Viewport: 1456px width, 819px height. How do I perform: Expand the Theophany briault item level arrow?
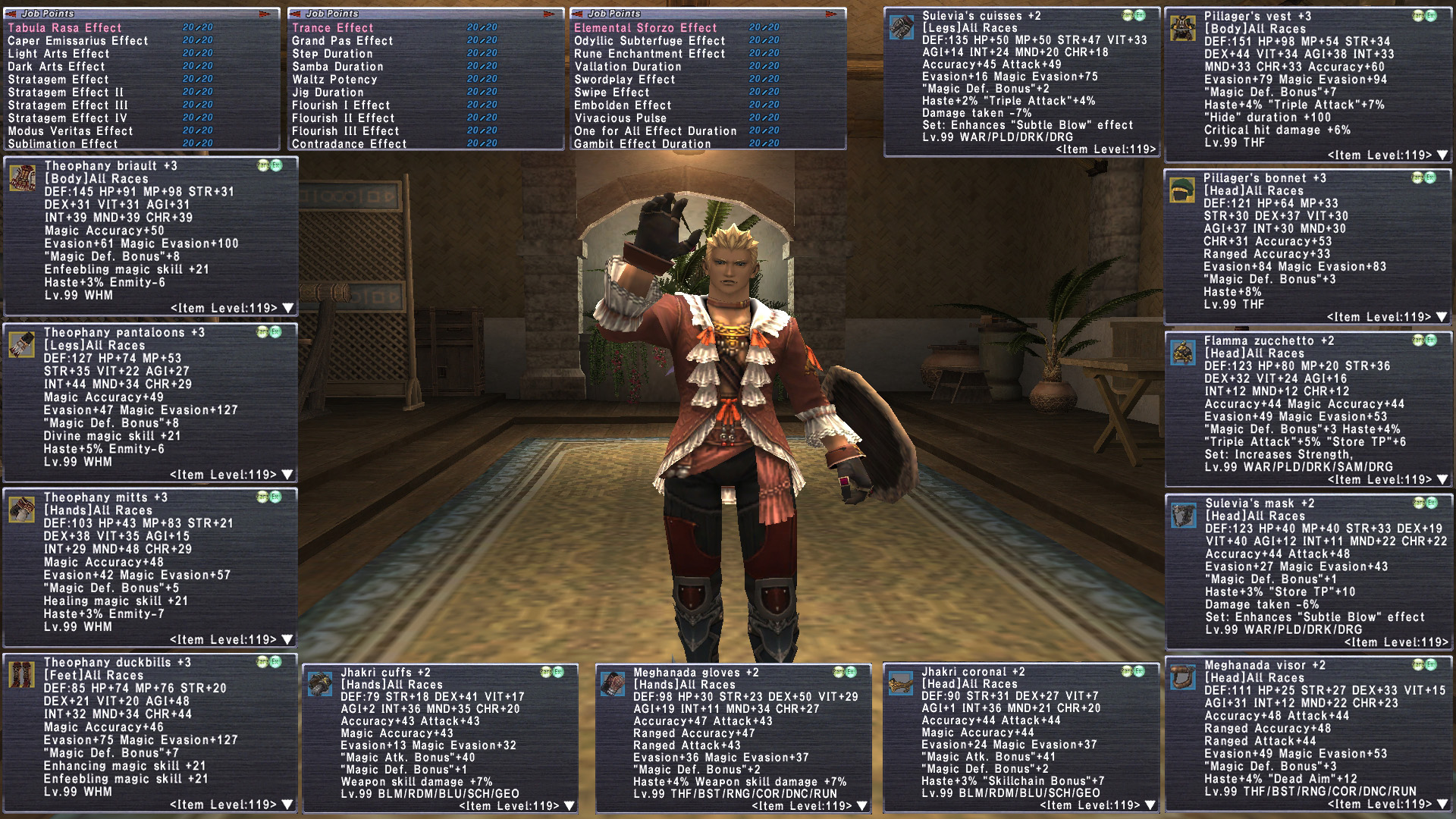[x=288, y=309]
